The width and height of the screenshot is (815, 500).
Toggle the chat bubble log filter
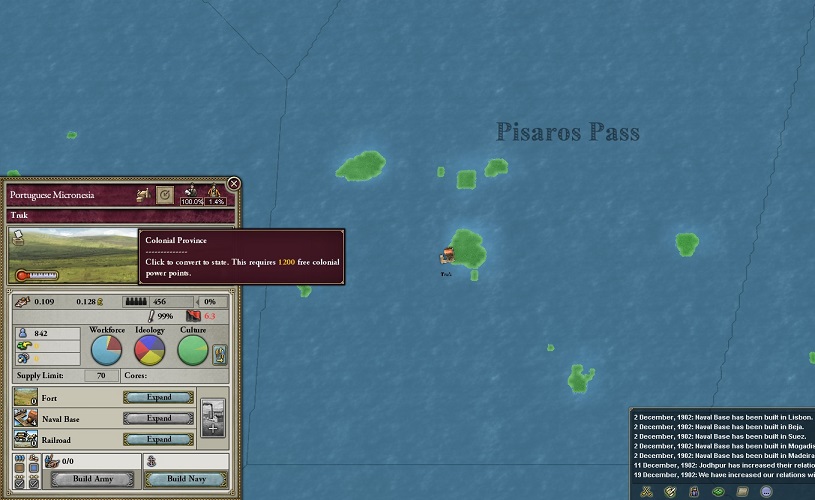click(766, 491)
